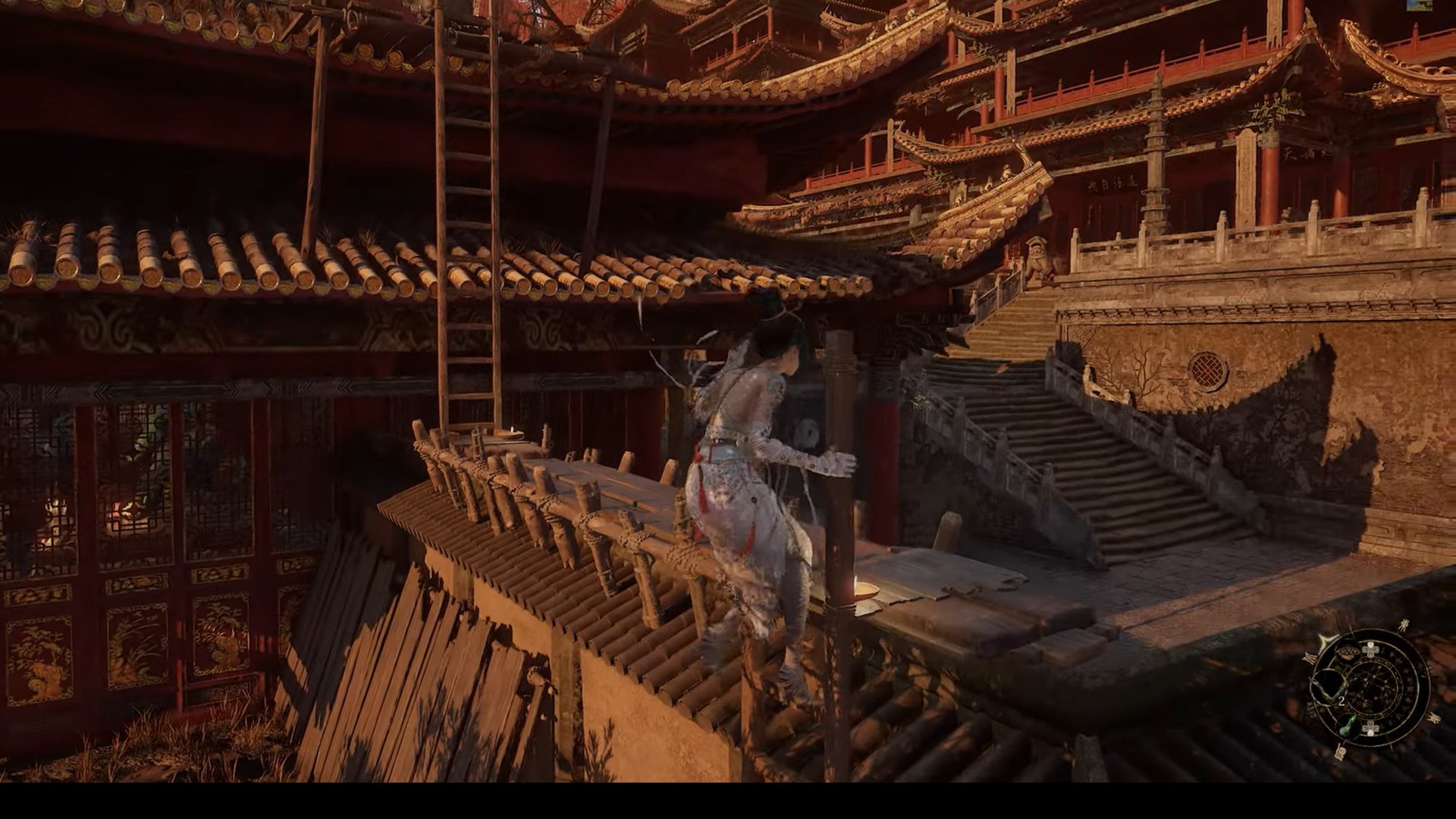The image size is (1456, 819).
Task: Click the central compass dial of the wheel
Action: pos(1372,689)
